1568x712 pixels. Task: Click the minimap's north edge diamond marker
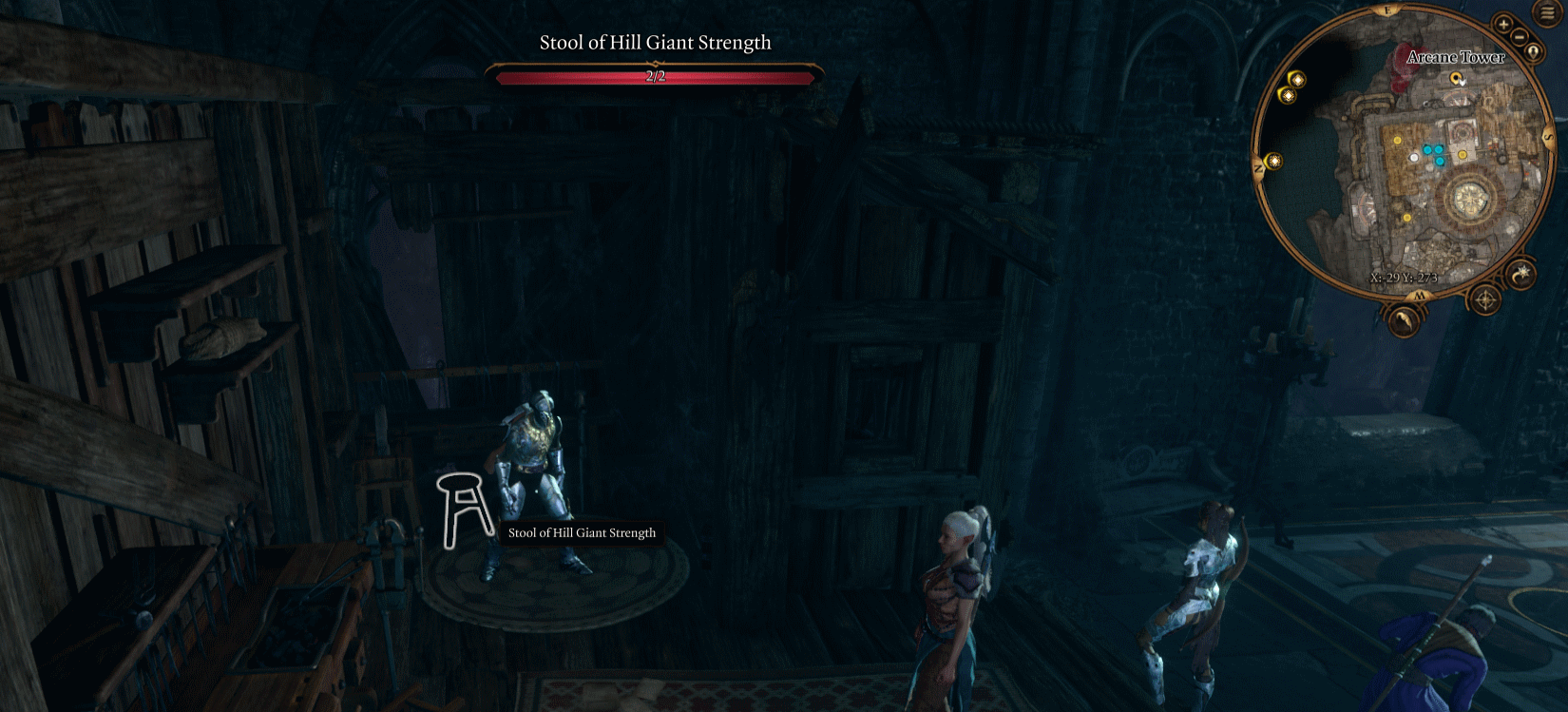pyautogui.click(x=1274, y=162)
